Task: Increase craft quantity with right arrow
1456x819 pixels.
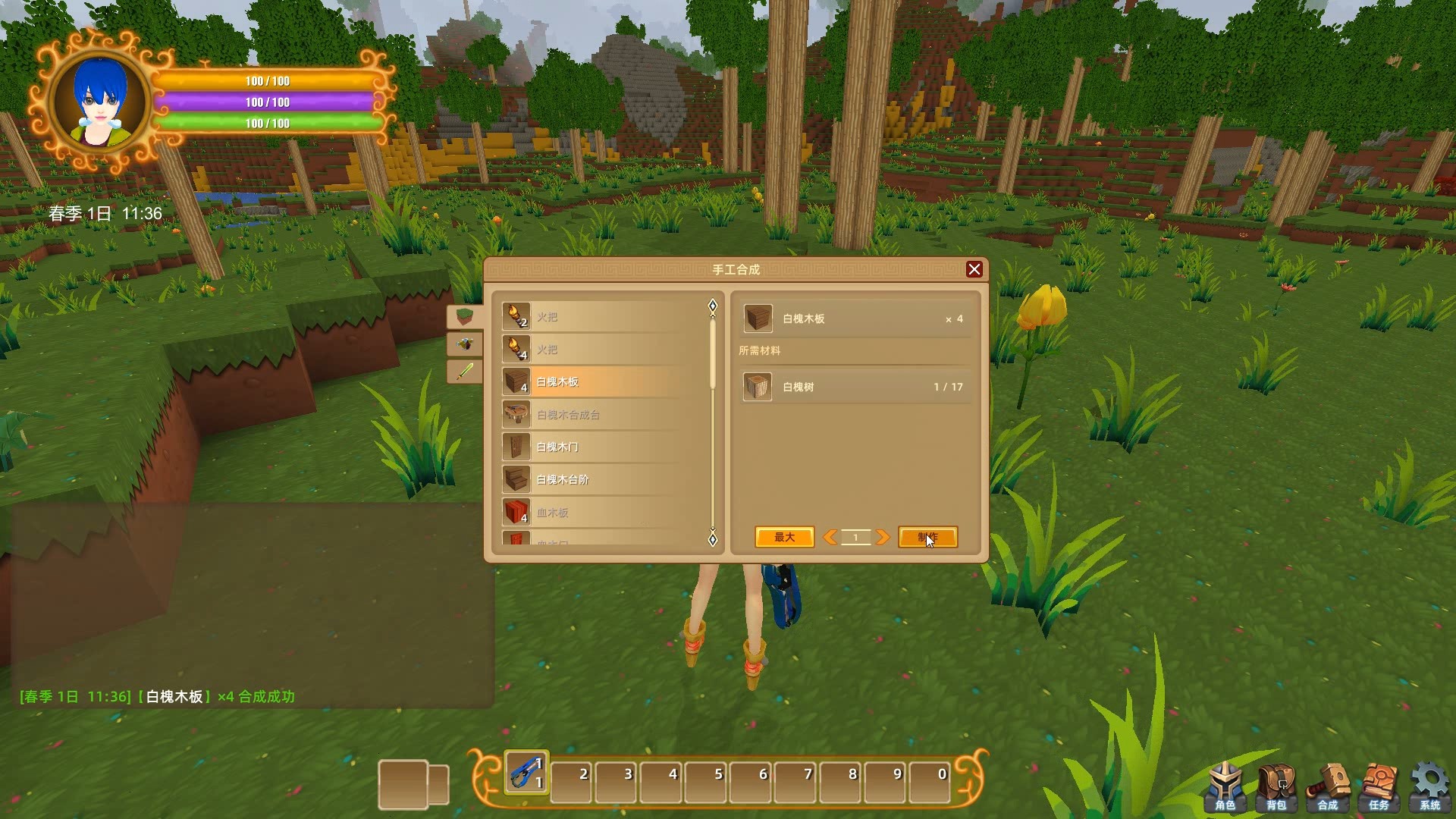Action: (x=882, y=537)
